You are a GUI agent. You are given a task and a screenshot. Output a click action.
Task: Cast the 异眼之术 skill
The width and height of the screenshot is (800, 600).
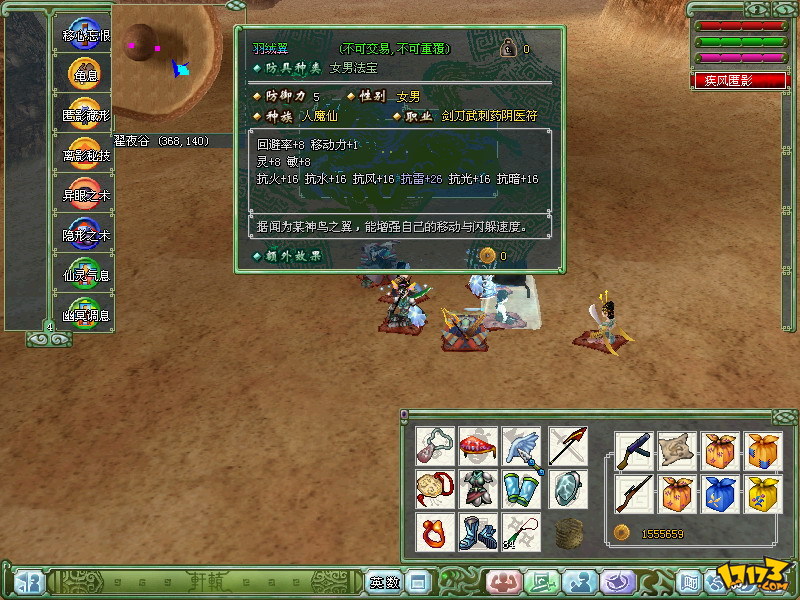pos(86,194)
